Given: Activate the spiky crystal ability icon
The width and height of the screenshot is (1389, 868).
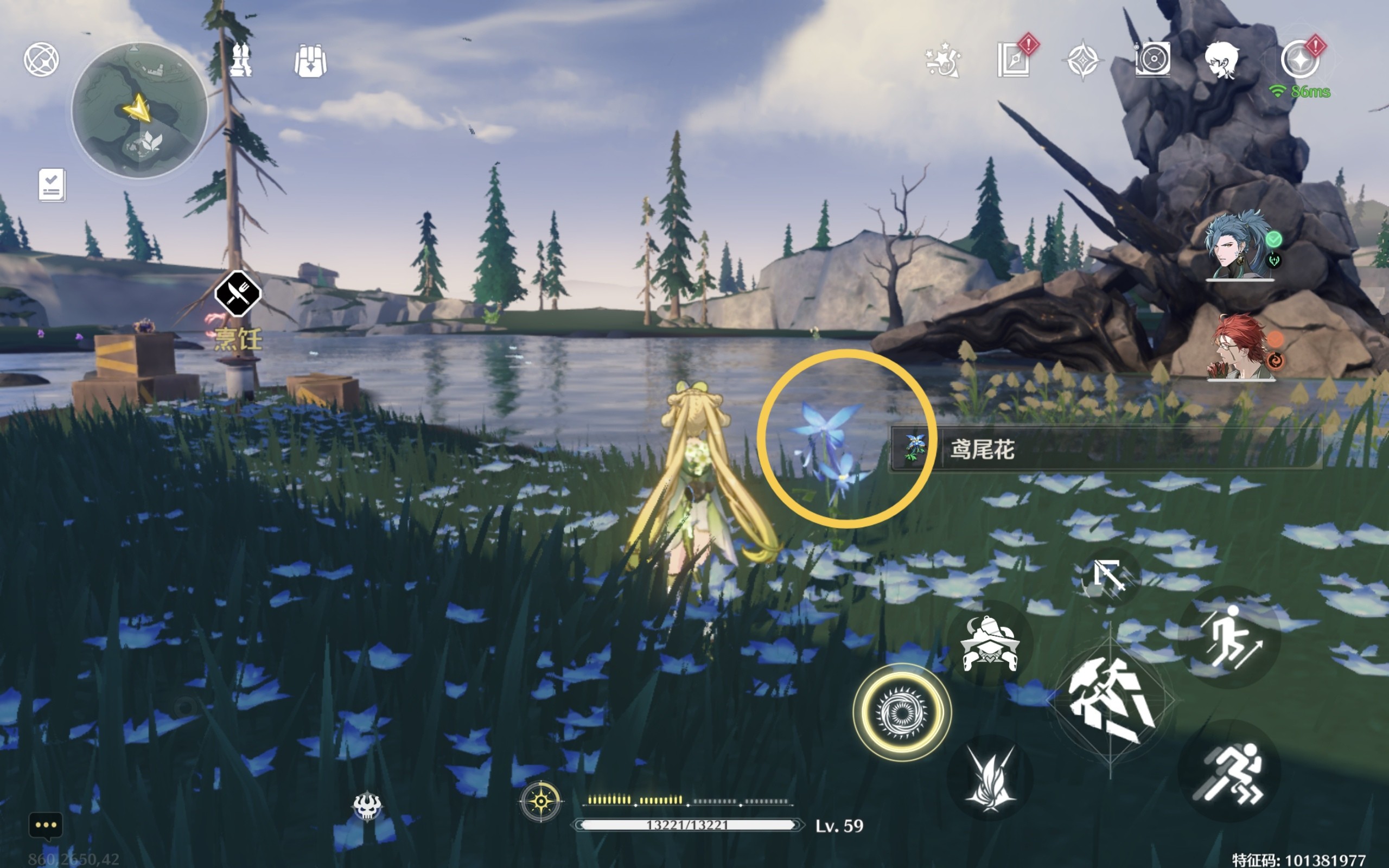Looking at the screenshot, I should tap(990, 778).
